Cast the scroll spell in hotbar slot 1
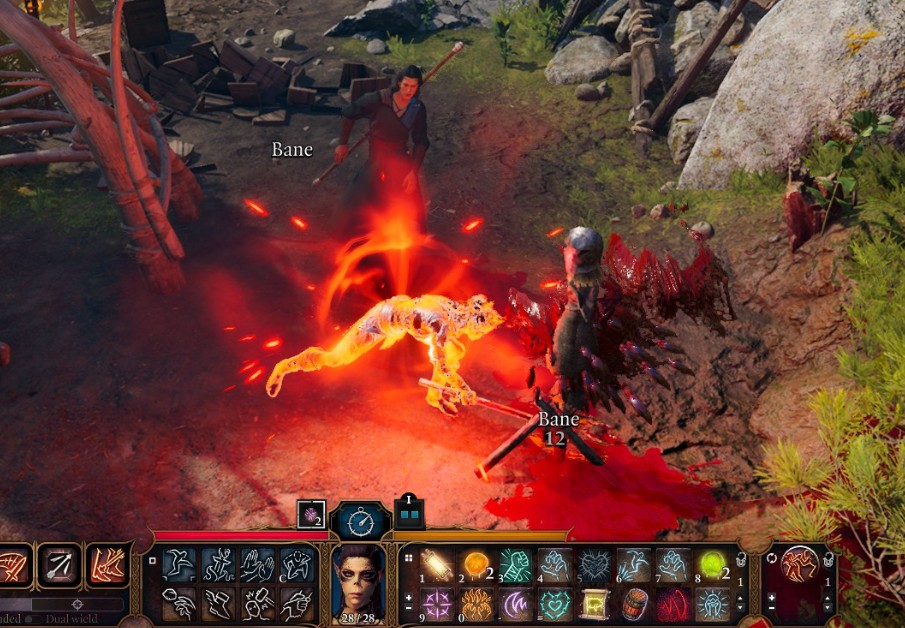905x628 pixels. [x=437, y=565]
